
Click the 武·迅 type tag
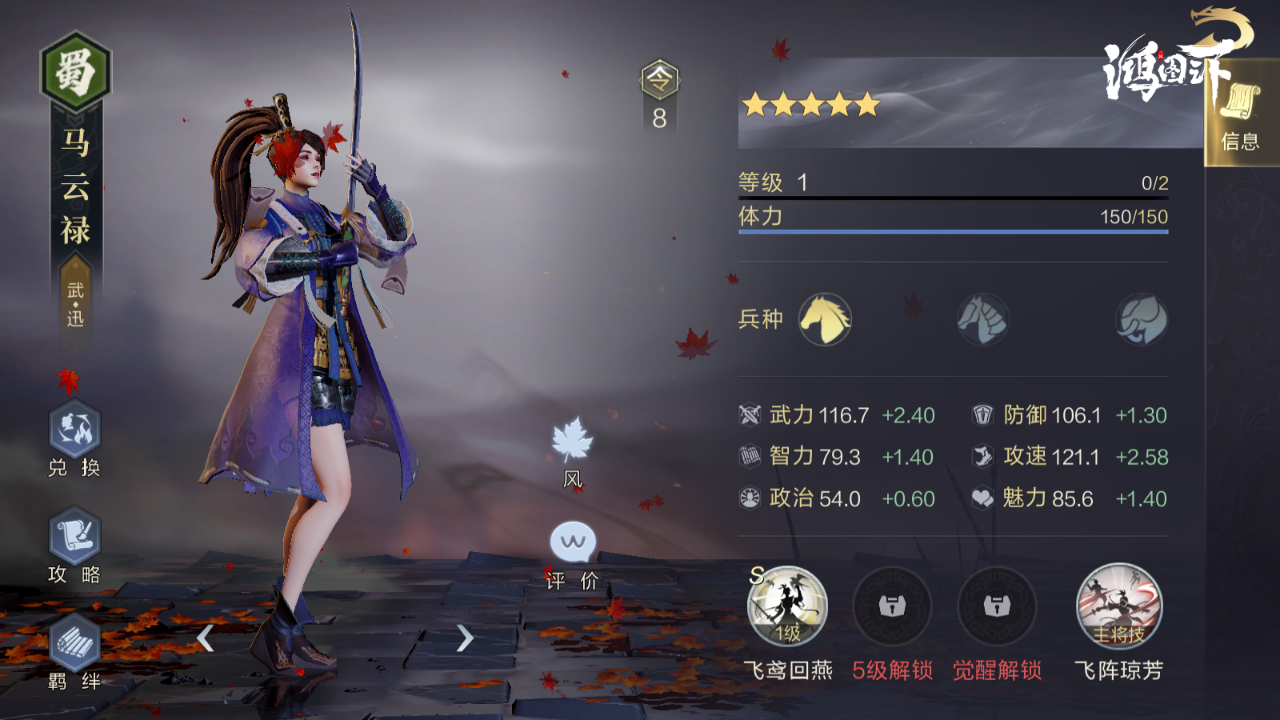click(76, 304)
